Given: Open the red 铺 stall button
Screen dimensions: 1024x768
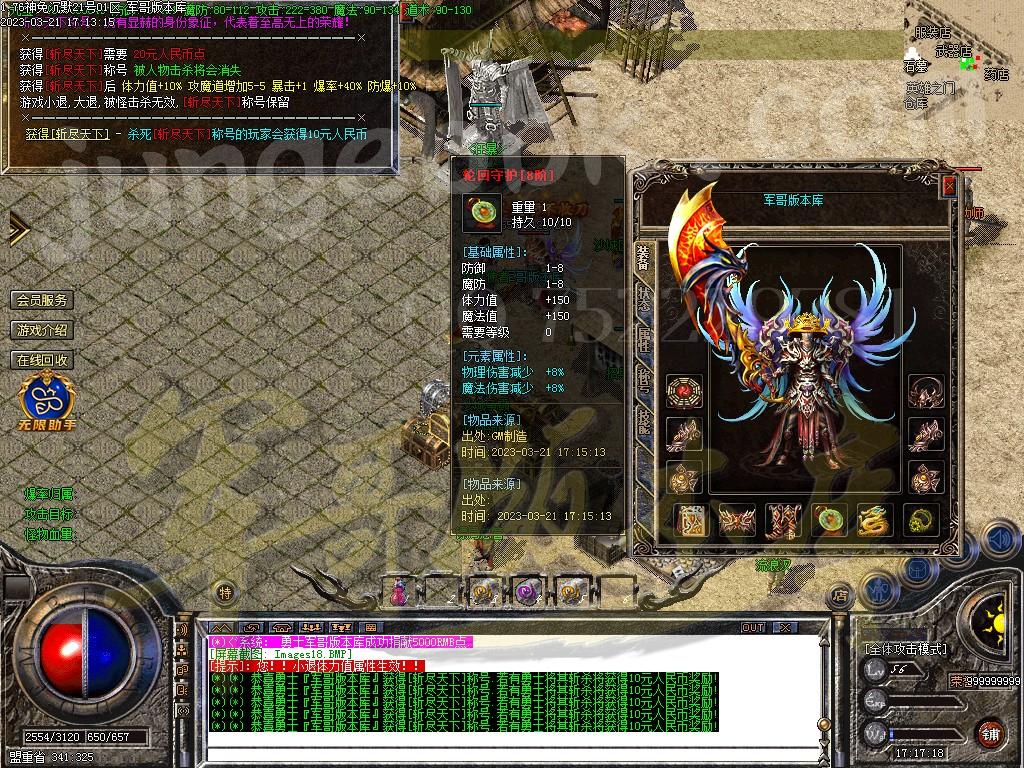Looking at the screenshot, I should [989, 733].
